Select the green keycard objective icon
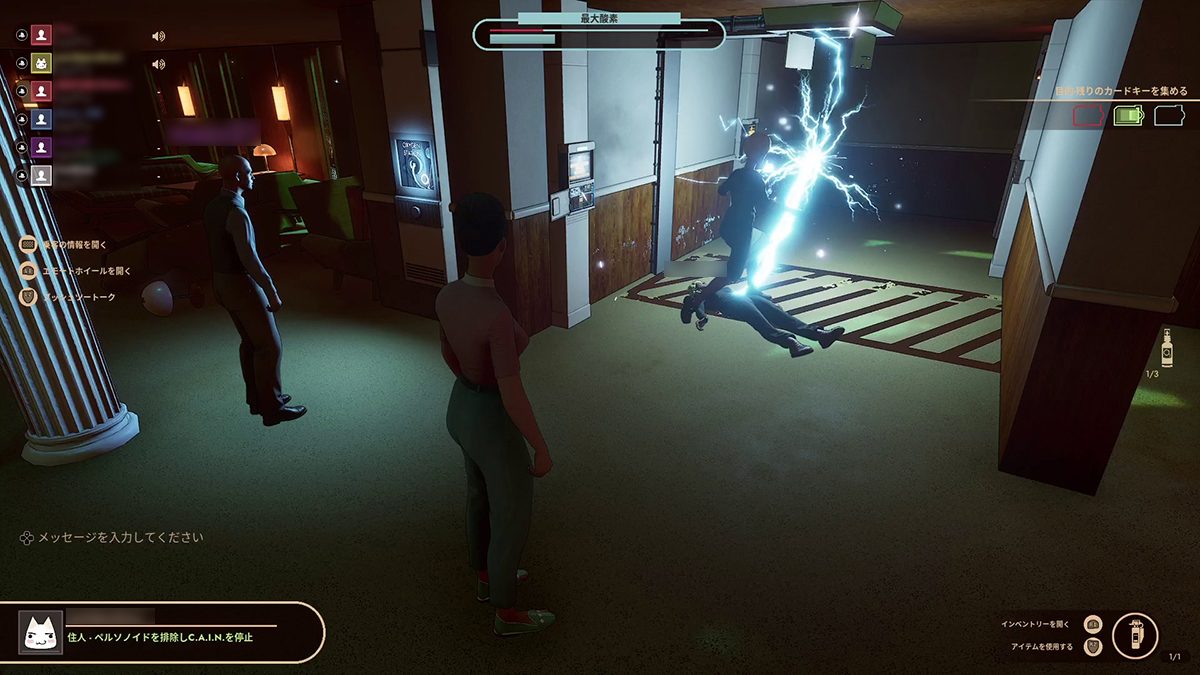Viewport: 1200px width, 675px height. tap(1128, 116)
